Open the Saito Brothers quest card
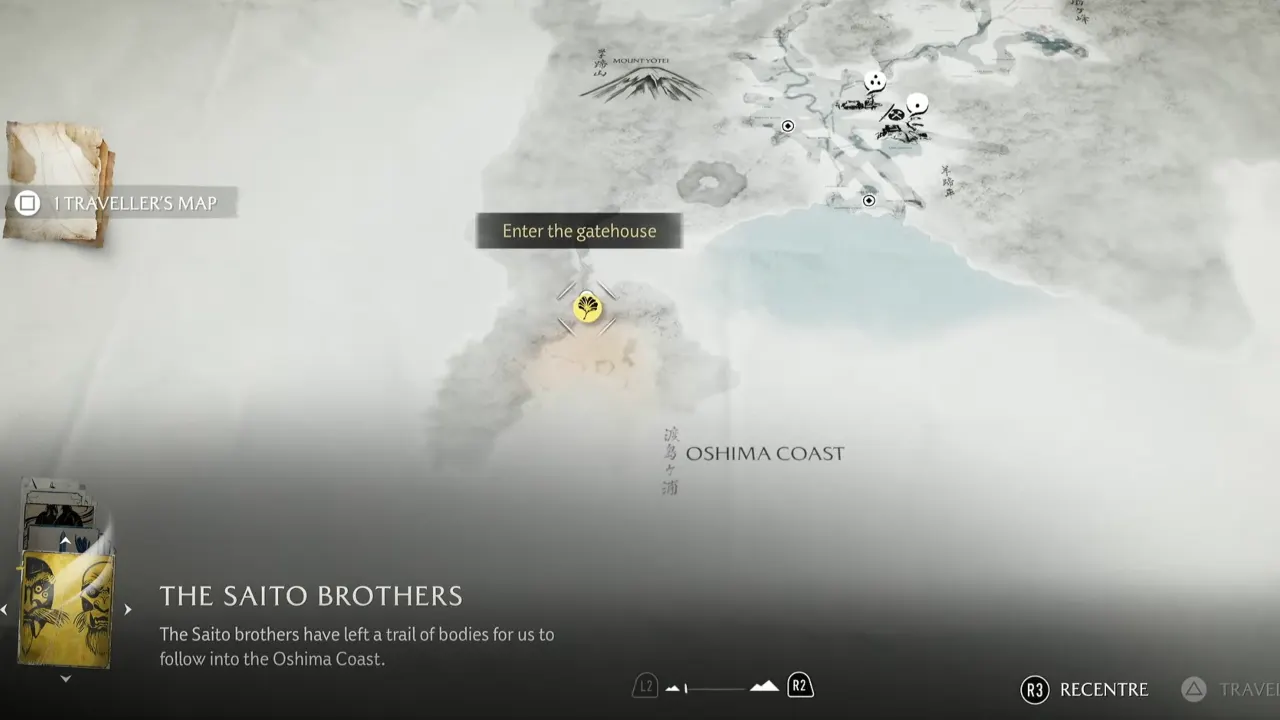The width and height of the screenshot is (1280, 720). click(x=66, y=609)
